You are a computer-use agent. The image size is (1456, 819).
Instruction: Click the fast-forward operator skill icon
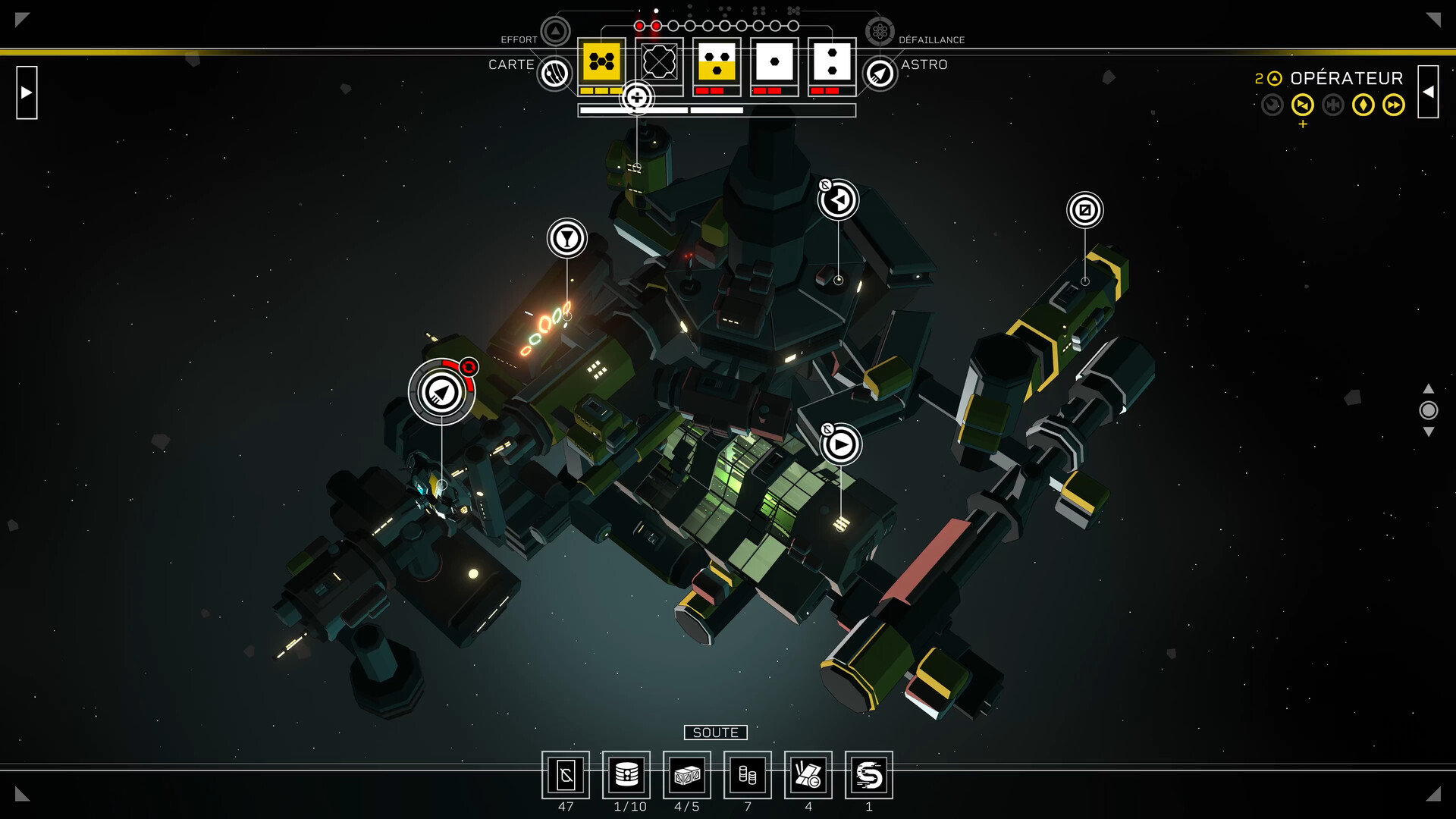pos(1394,105)
